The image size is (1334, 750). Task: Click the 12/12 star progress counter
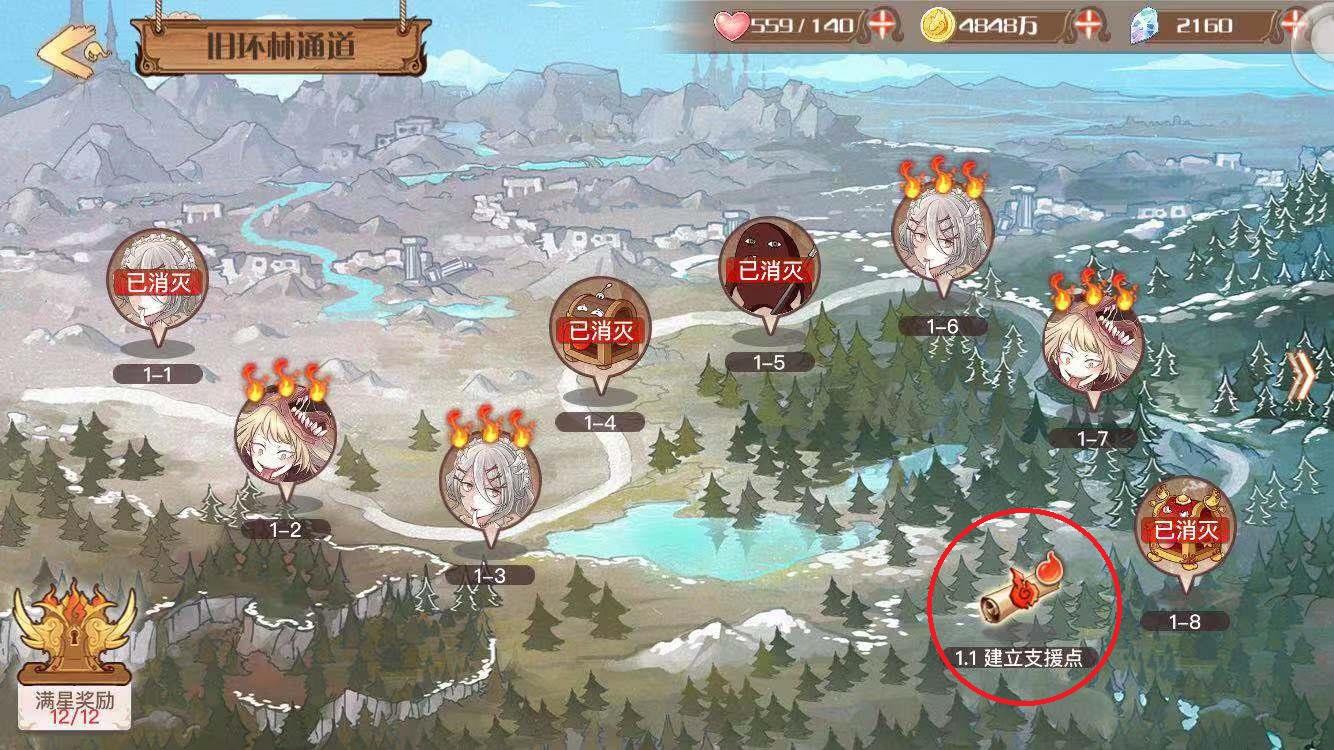point(75,718)
